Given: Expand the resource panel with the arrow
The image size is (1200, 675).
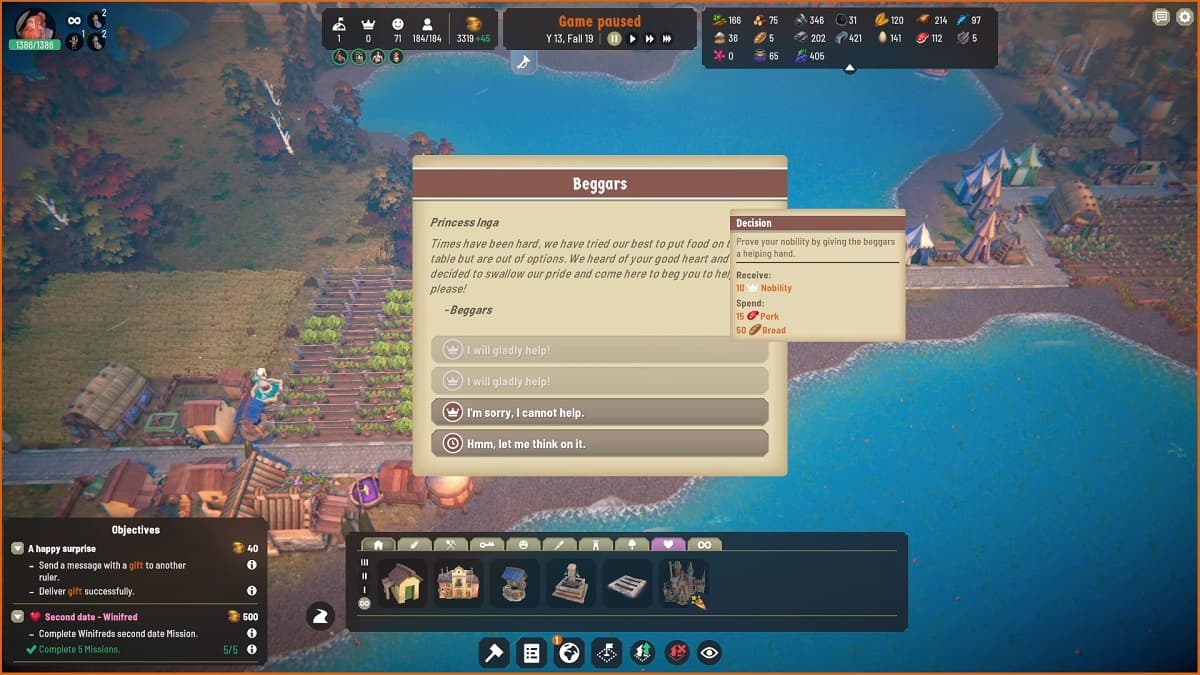Looking at the screenshot, I should pyautogui.click(x=849, y=69).
